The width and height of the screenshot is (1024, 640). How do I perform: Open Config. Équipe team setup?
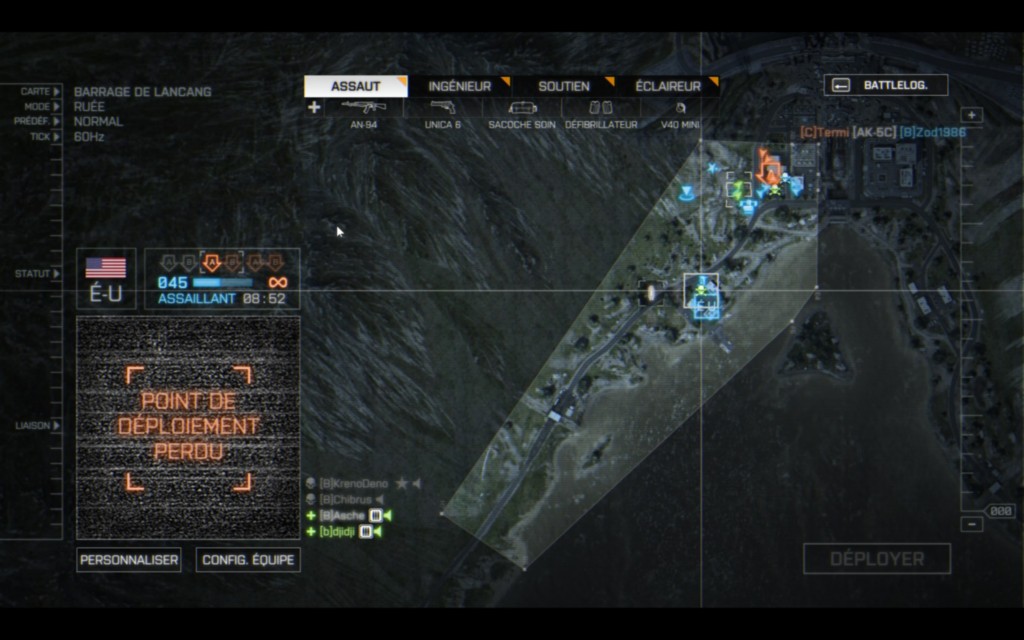click(248, 560)
